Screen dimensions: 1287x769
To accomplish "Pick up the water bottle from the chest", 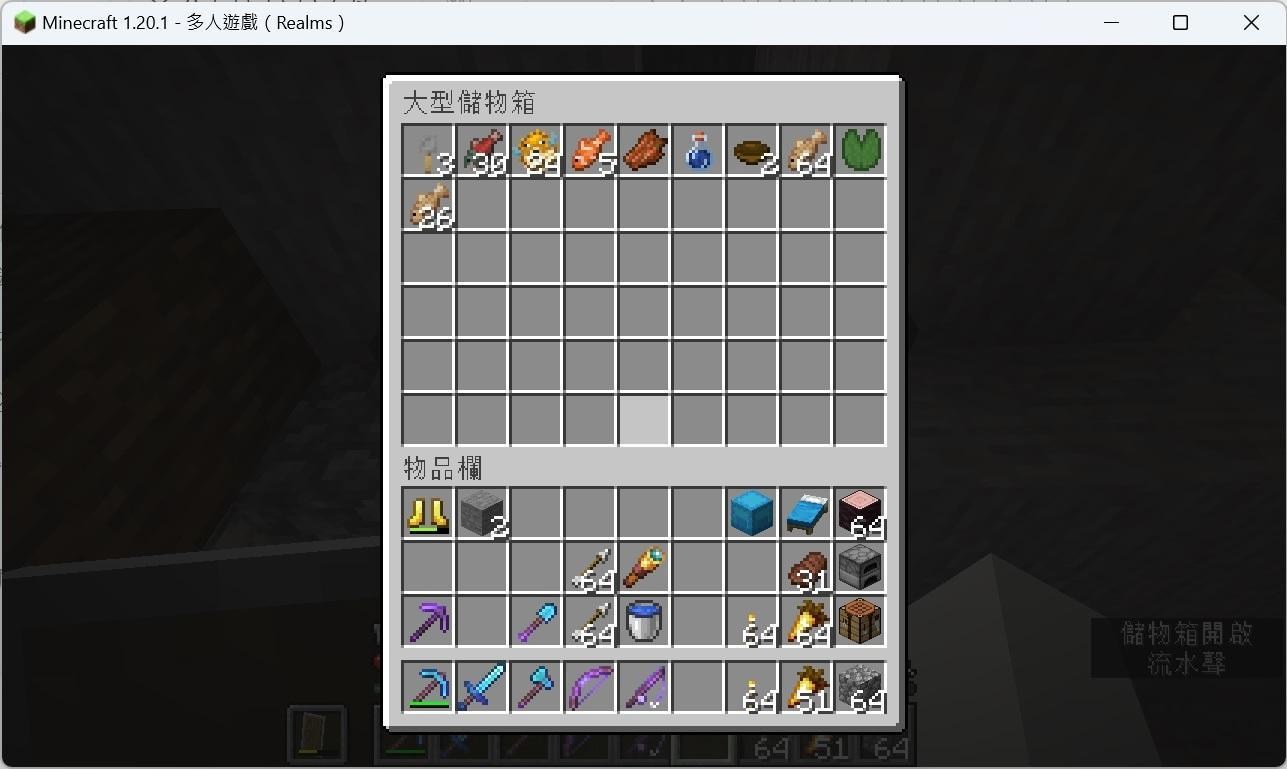I will click(x=697, y=150).
